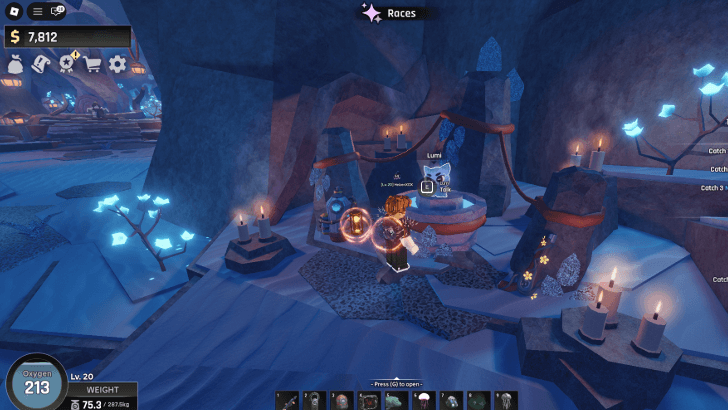Screen dimensions: 728x410
Task: Select hotbar slot 9 grey jellyfish
Action: point(505,400)
